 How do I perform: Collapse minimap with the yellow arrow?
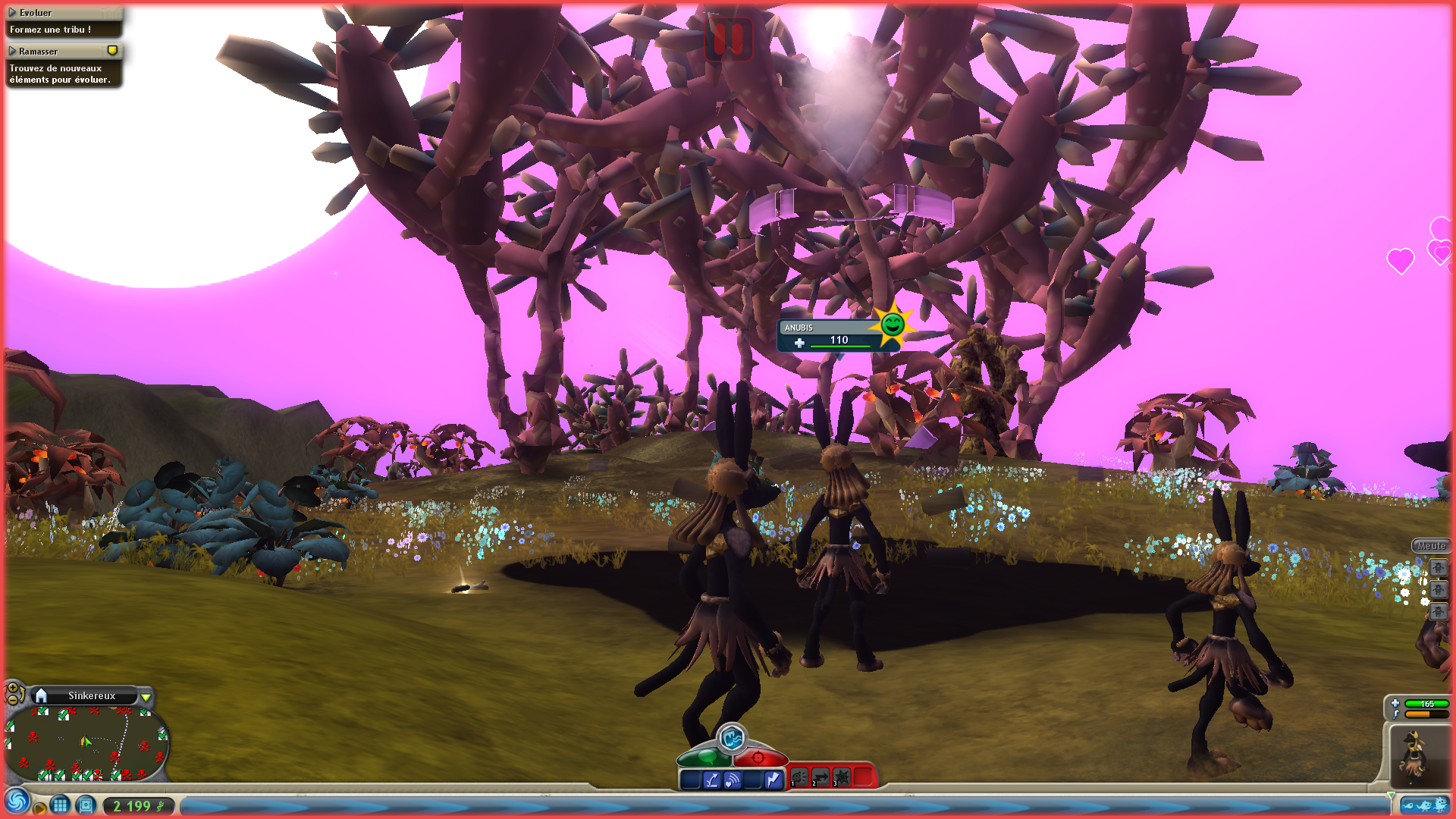(x=146, y=696)
